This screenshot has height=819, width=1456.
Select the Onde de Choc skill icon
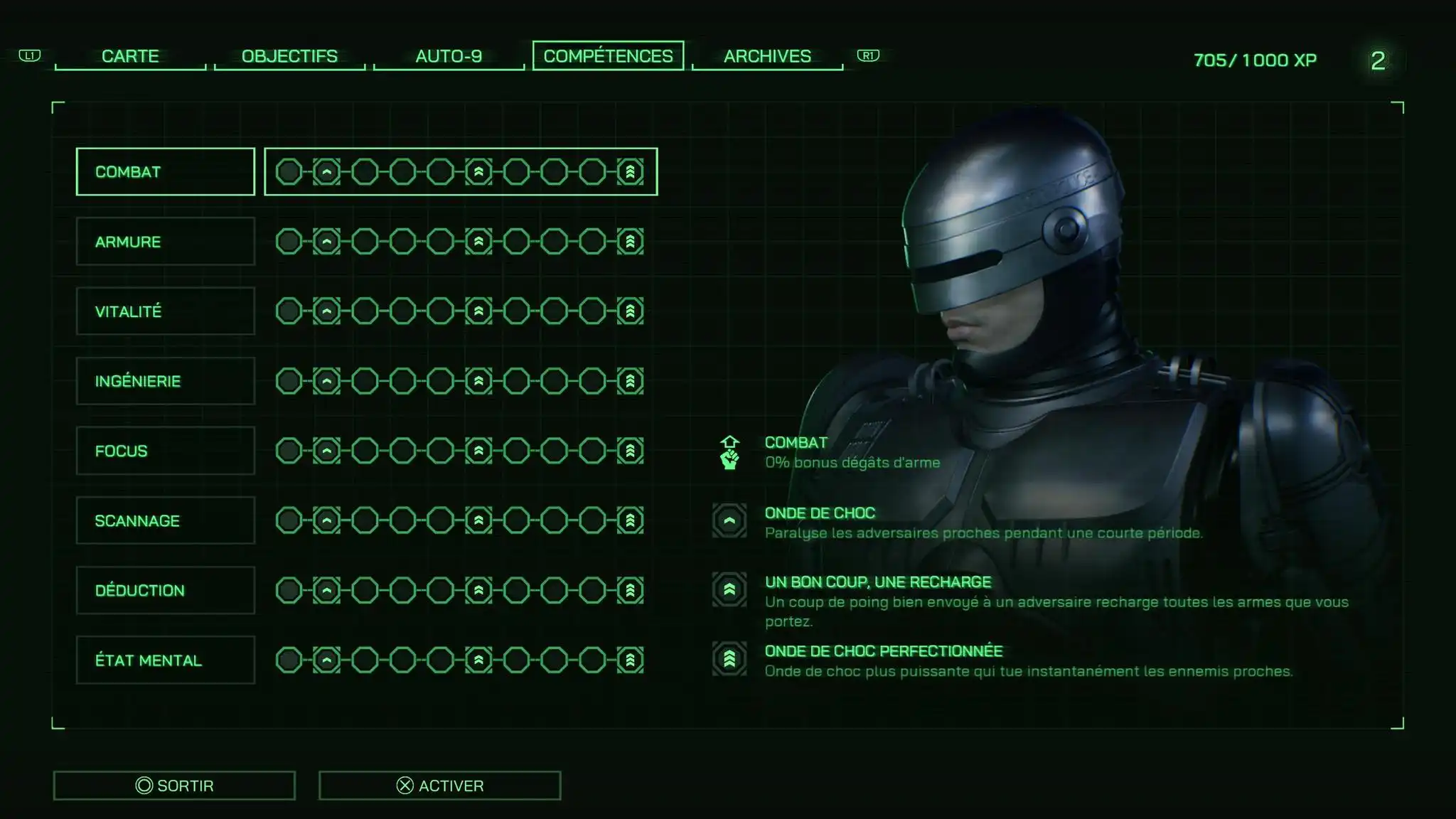729,520
